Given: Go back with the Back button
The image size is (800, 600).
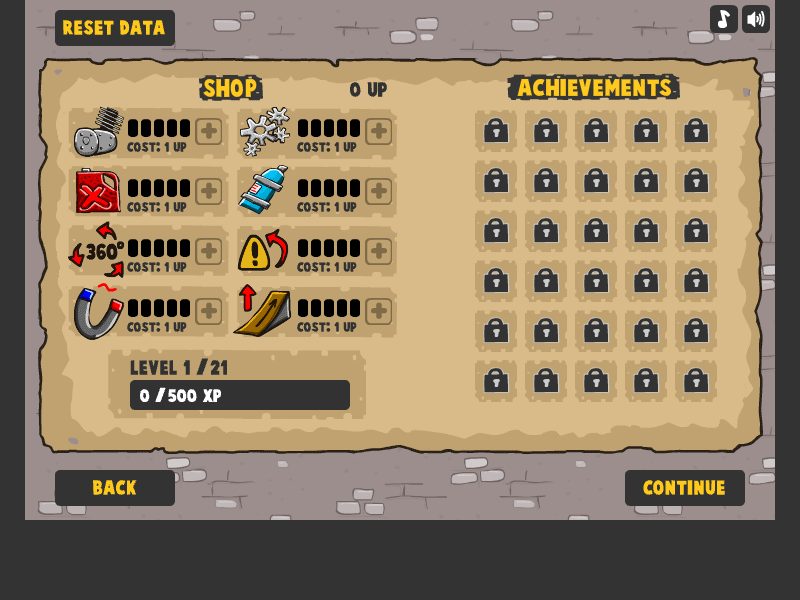Looking at the screenshot, I should 114,488.
